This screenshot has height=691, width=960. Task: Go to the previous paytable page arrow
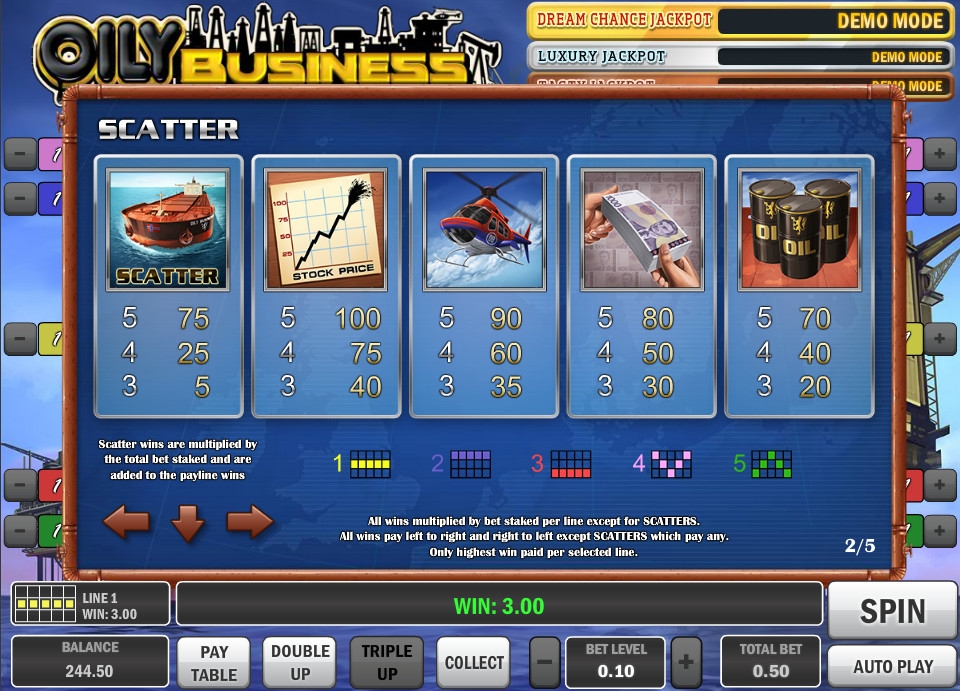click(x=126, y=522)
